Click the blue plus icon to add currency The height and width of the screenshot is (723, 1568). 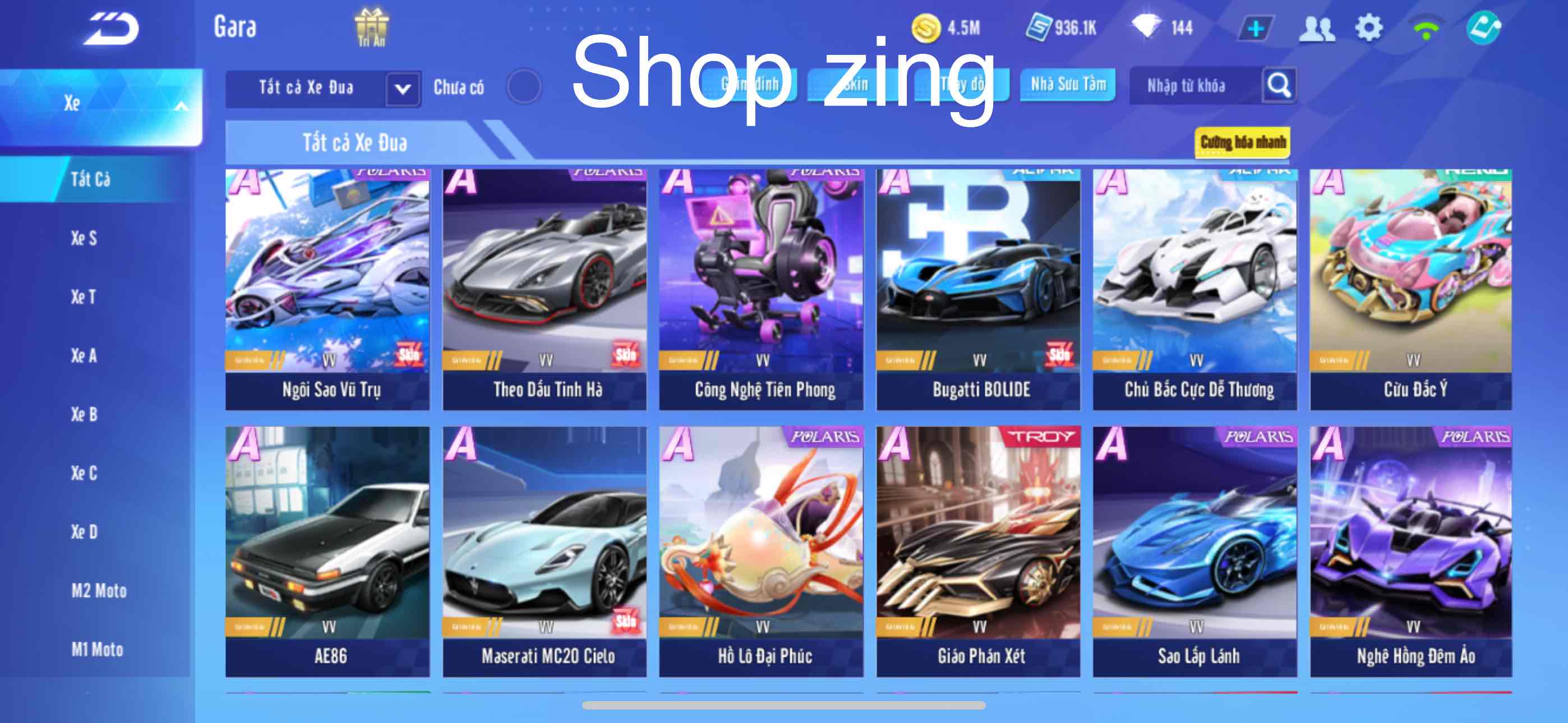click(x=1257, y=27)
